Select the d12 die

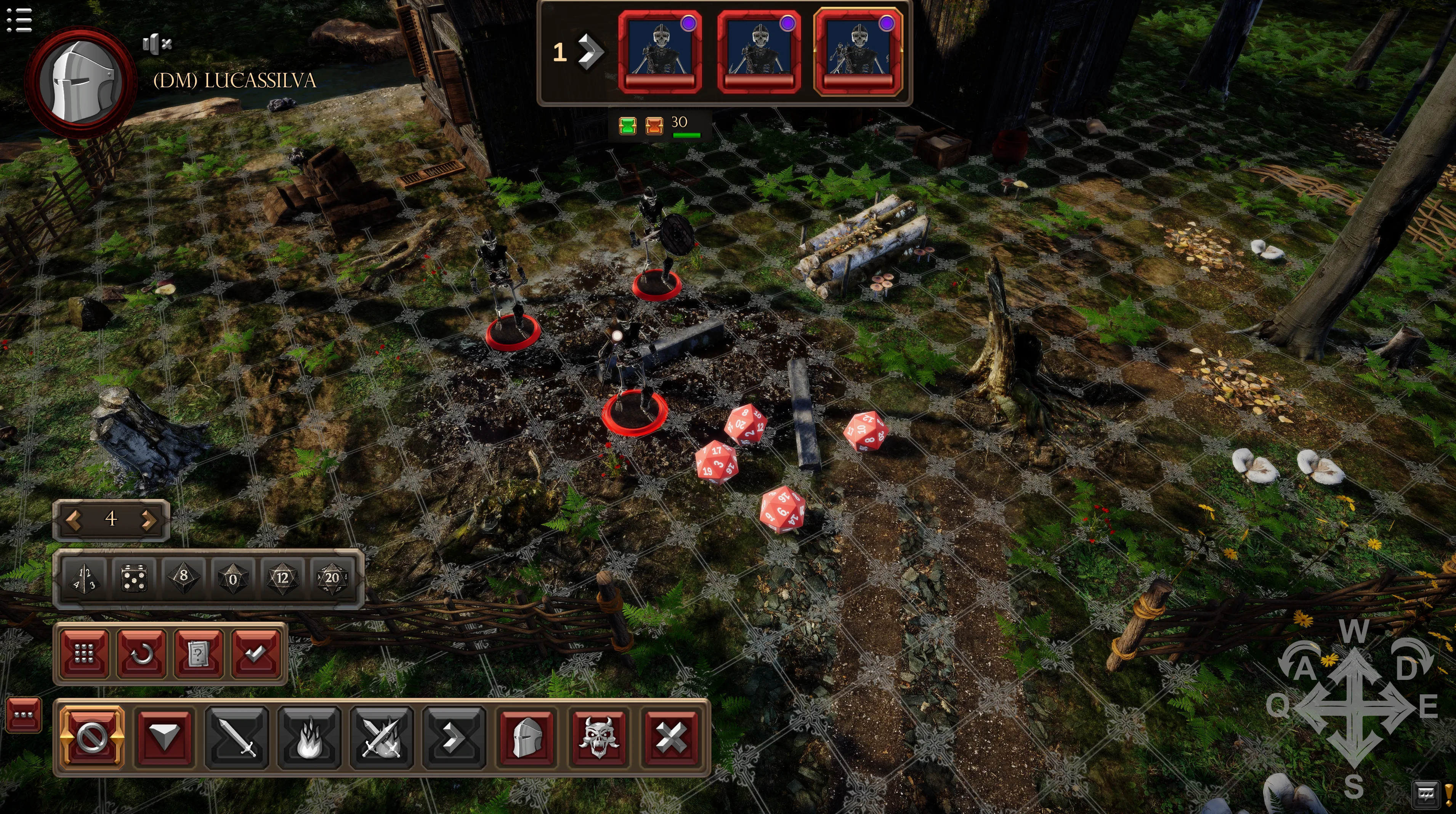(282, 578)
